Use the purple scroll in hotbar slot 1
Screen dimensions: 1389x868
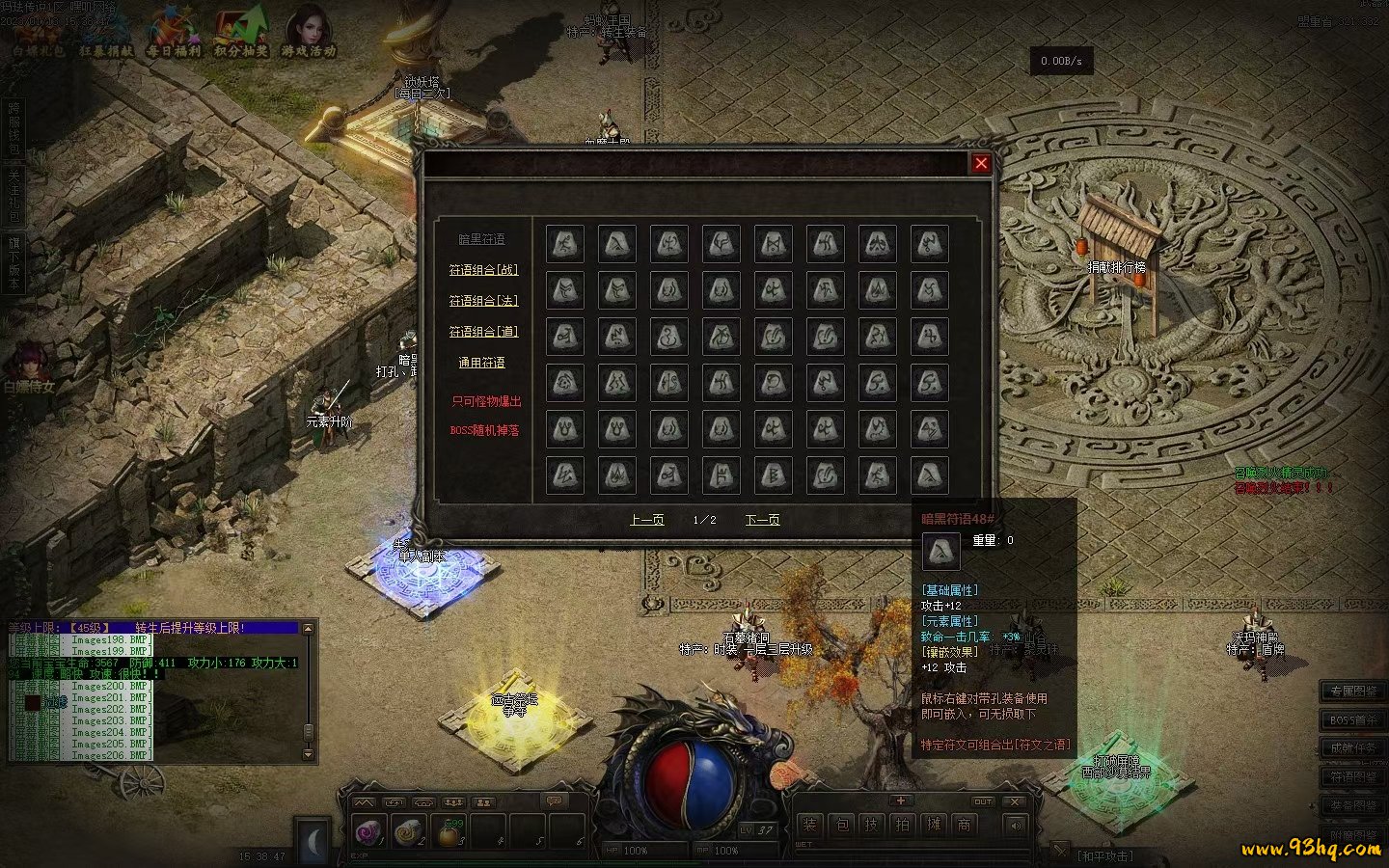point(368,830)
